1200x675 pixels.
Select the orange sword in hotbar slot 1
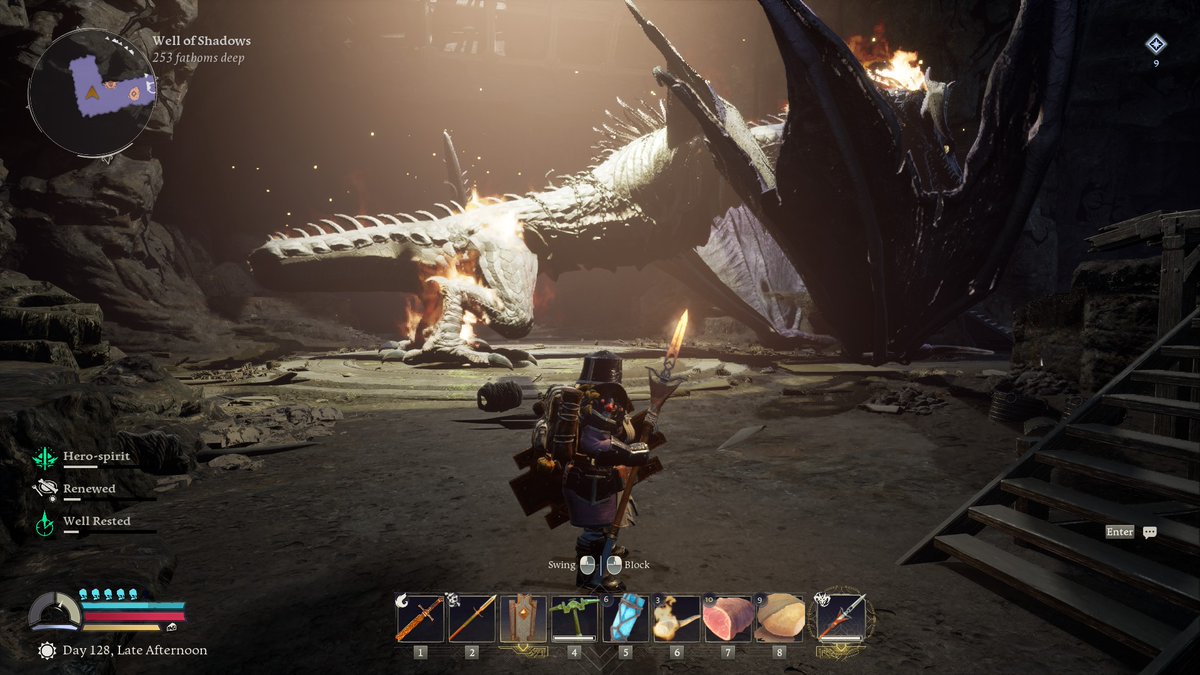[x=420, y=618]
